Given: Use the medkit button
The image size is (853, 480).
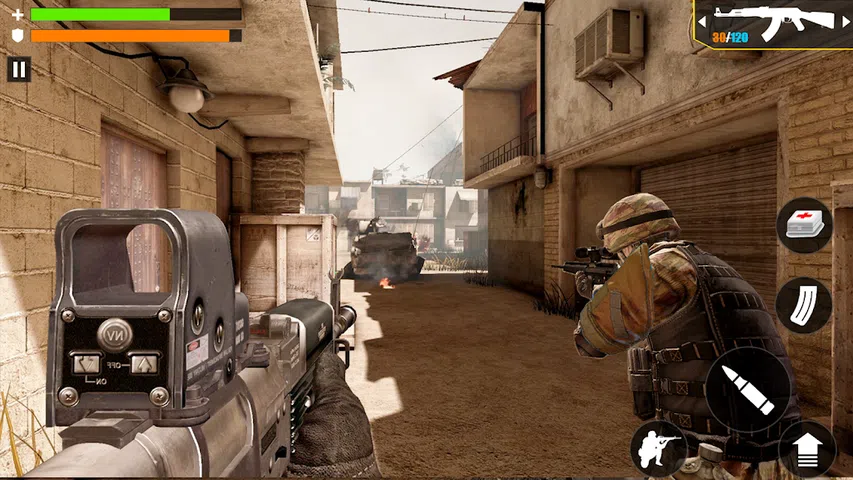Looking at the screenshot, I should coord(804,225).
